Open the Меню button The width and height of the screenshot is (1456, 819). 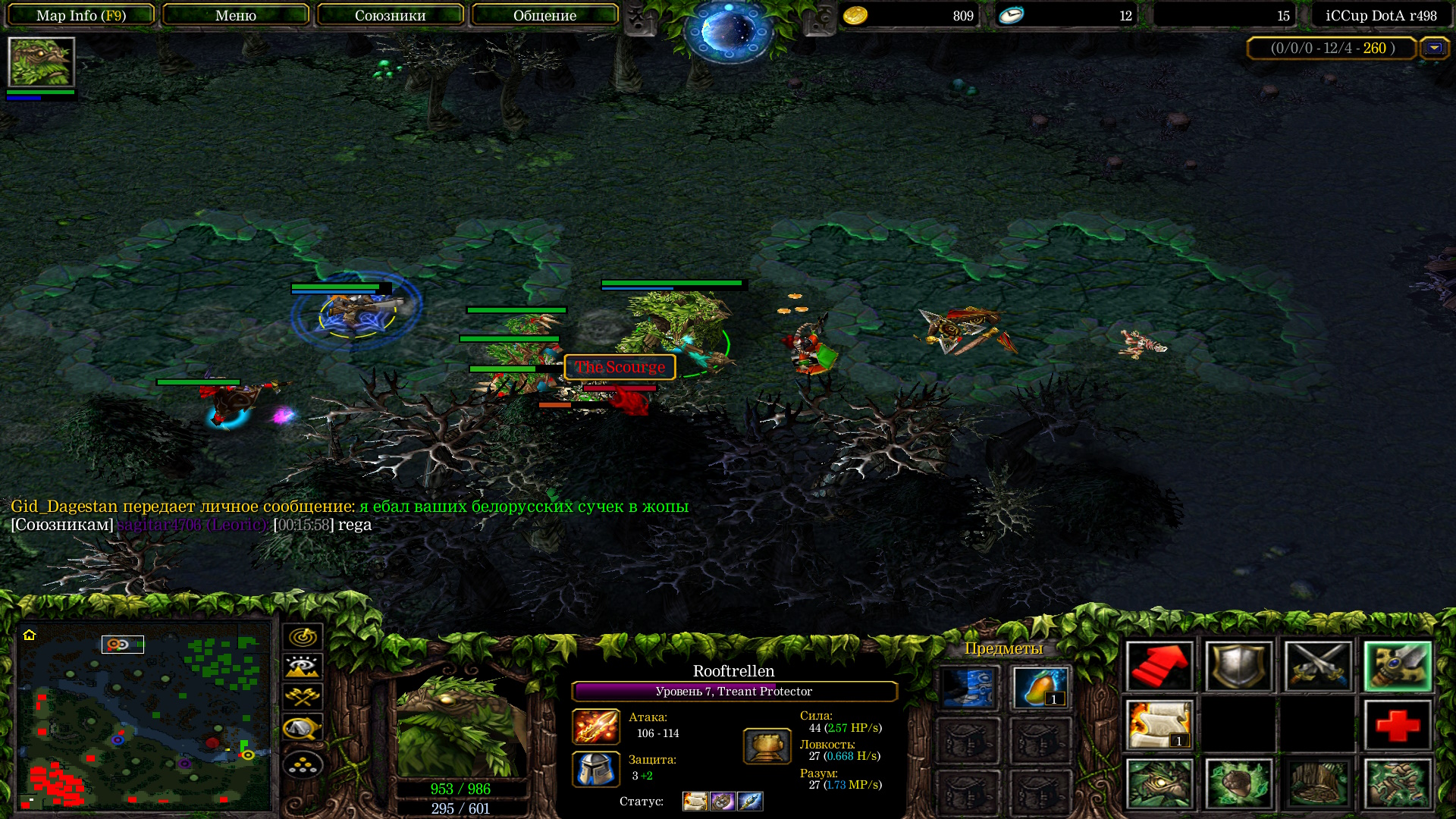(x=235, y=15)
